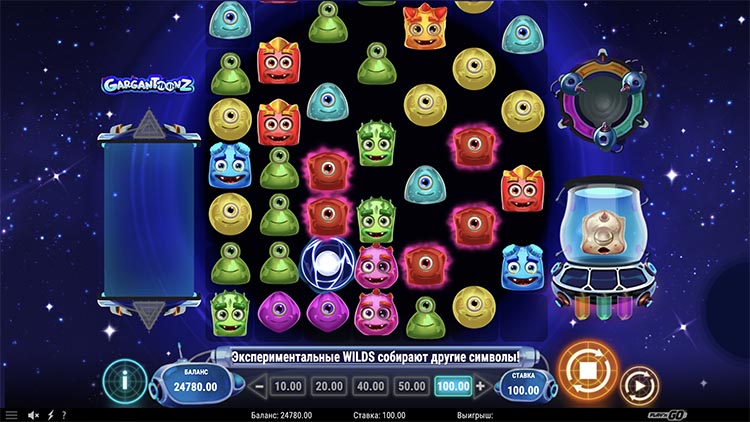Activate the autoplay button

coord(635,384)
